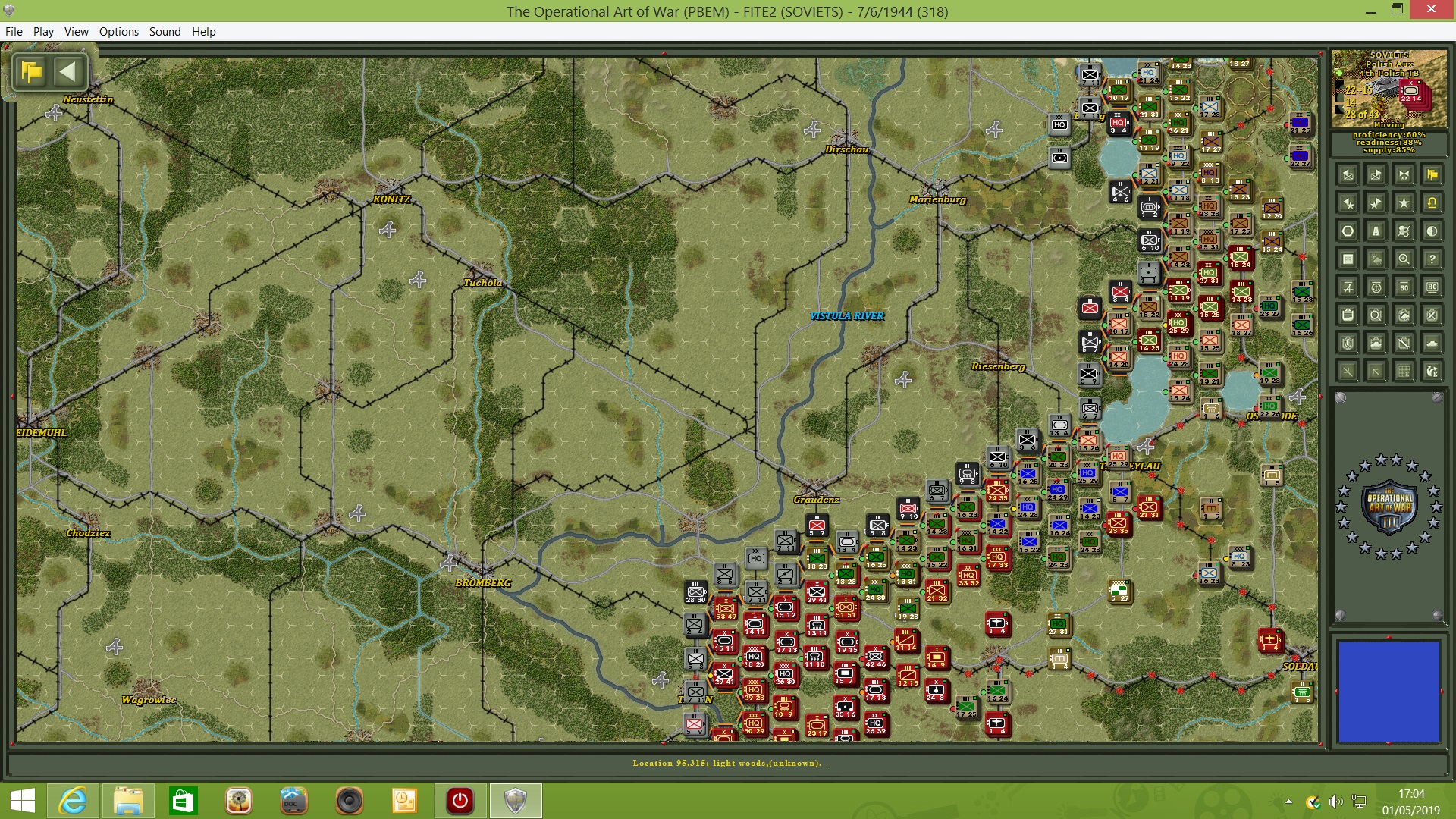Toggle the half-circle contrast display icon
1456x819 pixels.
coord(1432,231)
